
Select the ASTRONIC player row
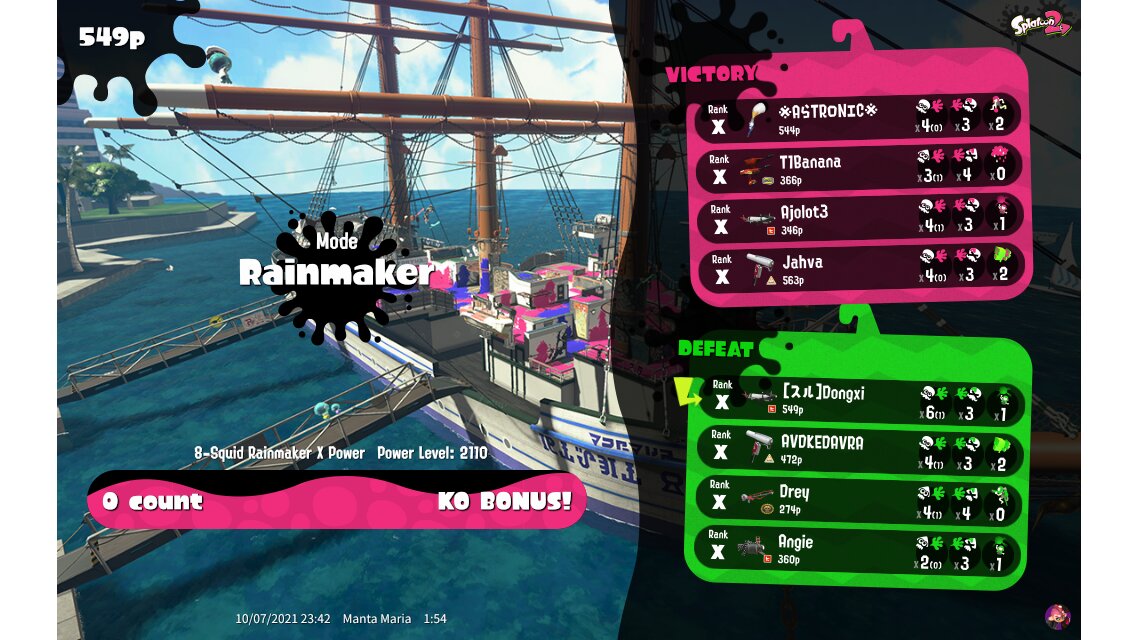pos(858,117)
